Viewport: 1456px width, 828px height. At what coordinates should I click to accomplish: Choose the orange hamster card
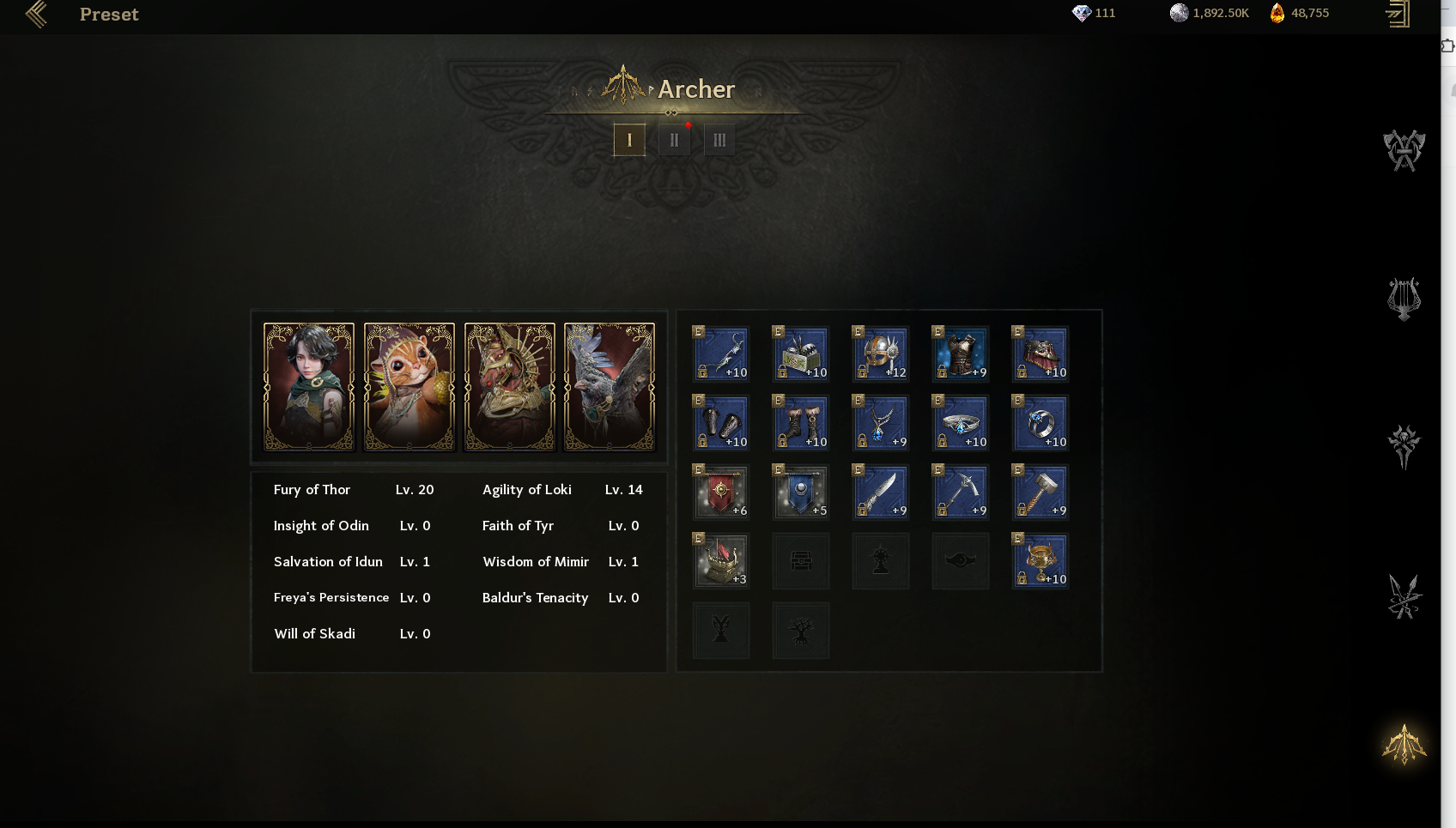(409, 386)
